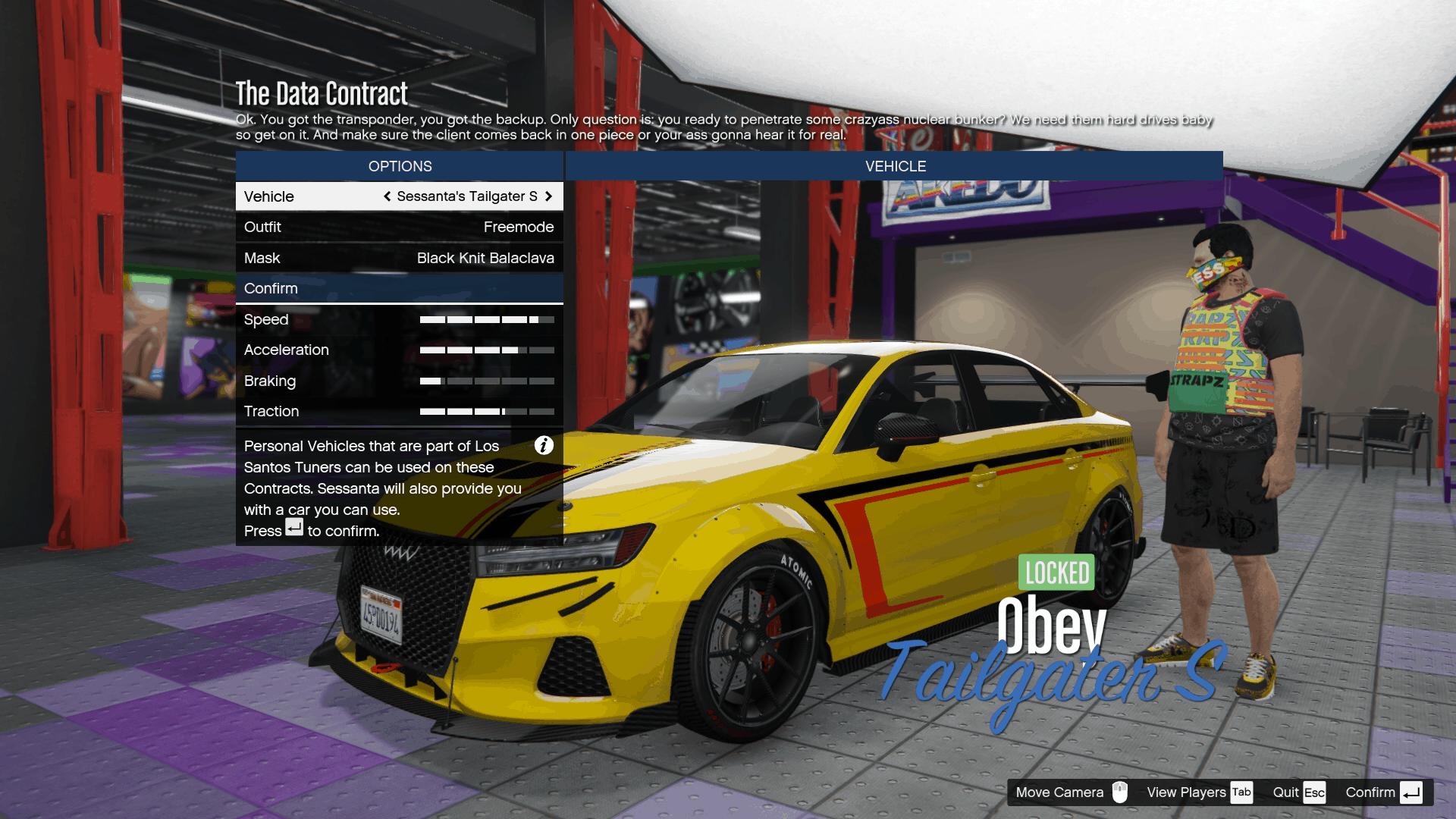
Task: Click the View Players label
Action: click(x=1187, y=792)
